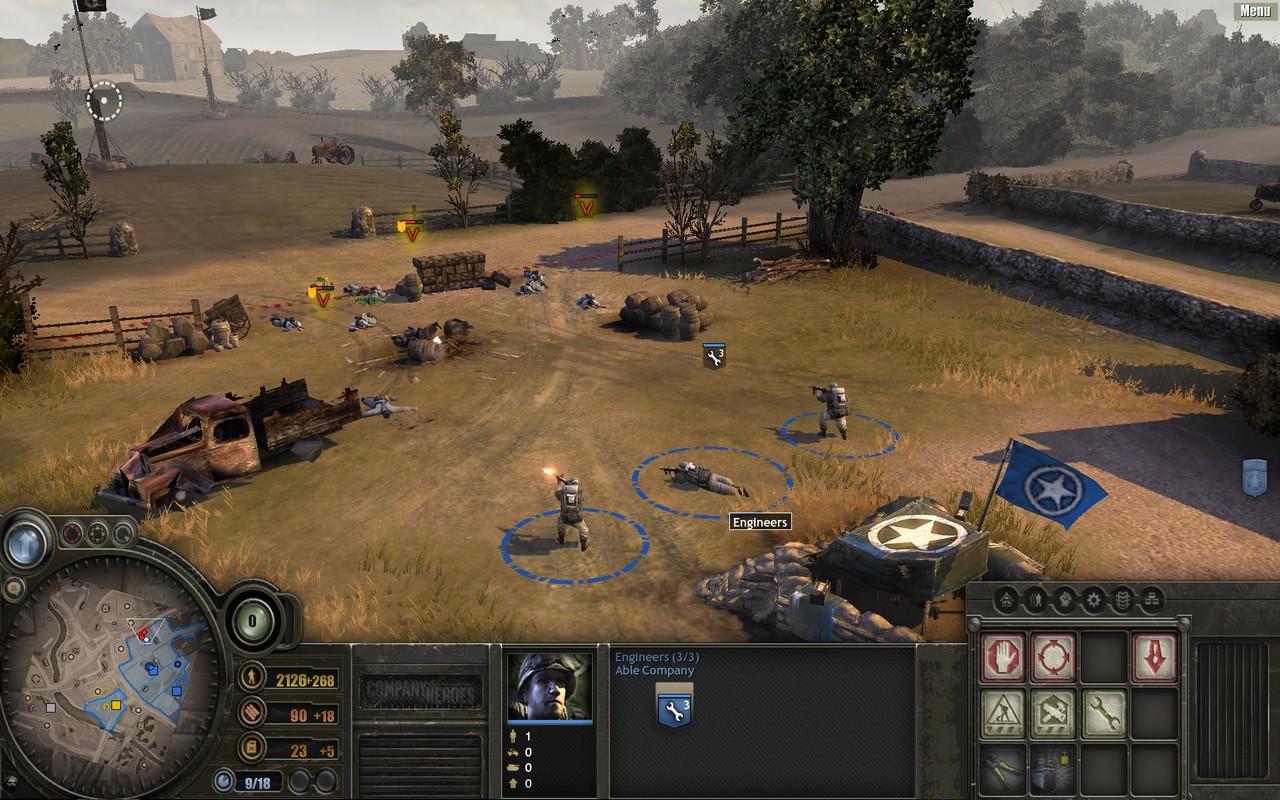The image size is (1280, 800).
Task: Select the soldier tab above the commands
Action: tap(1036, 600)
